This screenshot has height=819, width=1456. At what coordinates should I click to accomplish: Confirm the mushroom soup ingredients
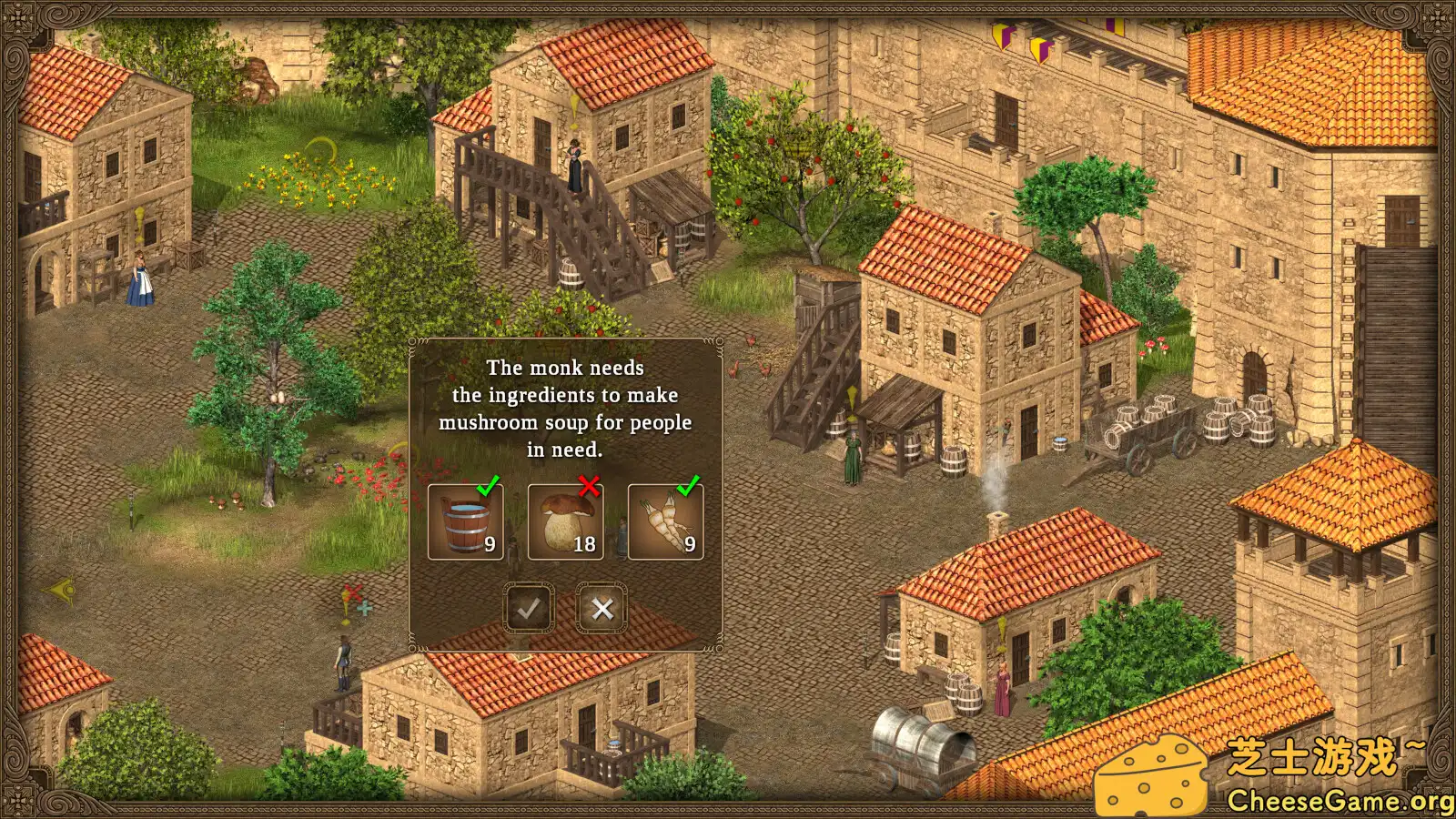click(x=531, y=608)
